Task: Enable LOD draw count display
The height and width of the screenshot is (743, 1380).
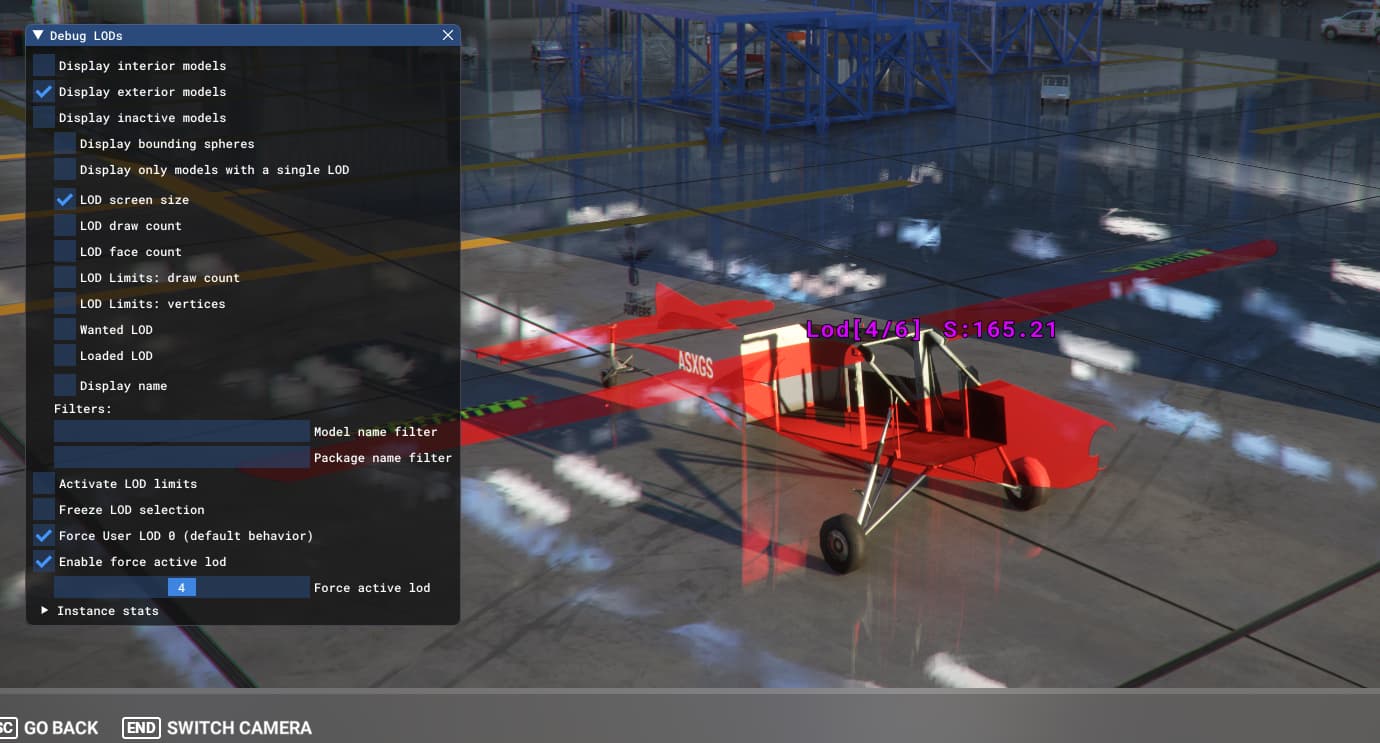Action: pyautogui.click(x=65, y=226)
